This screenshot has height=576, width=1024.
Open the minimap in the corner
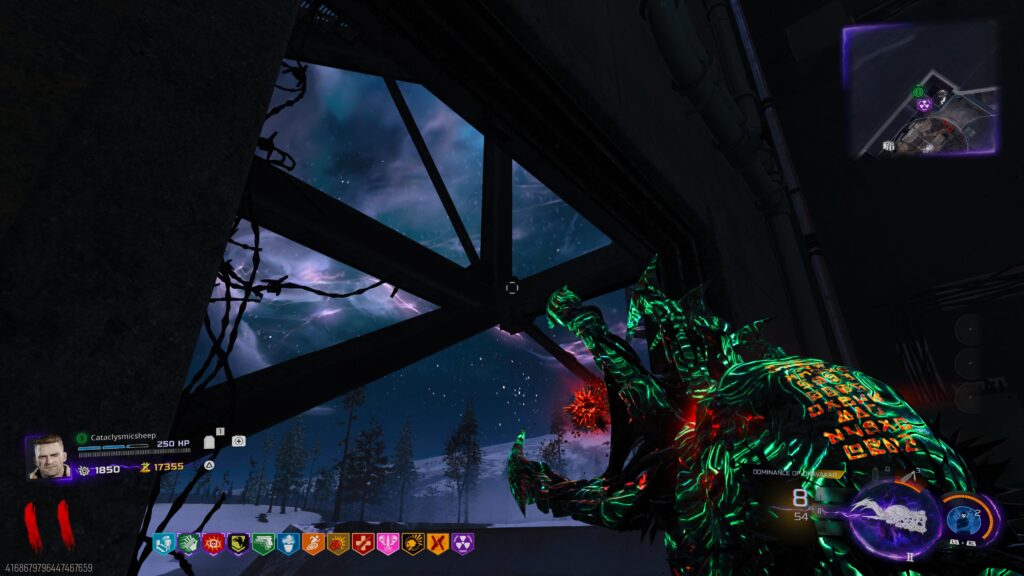[x=921, y=90]
